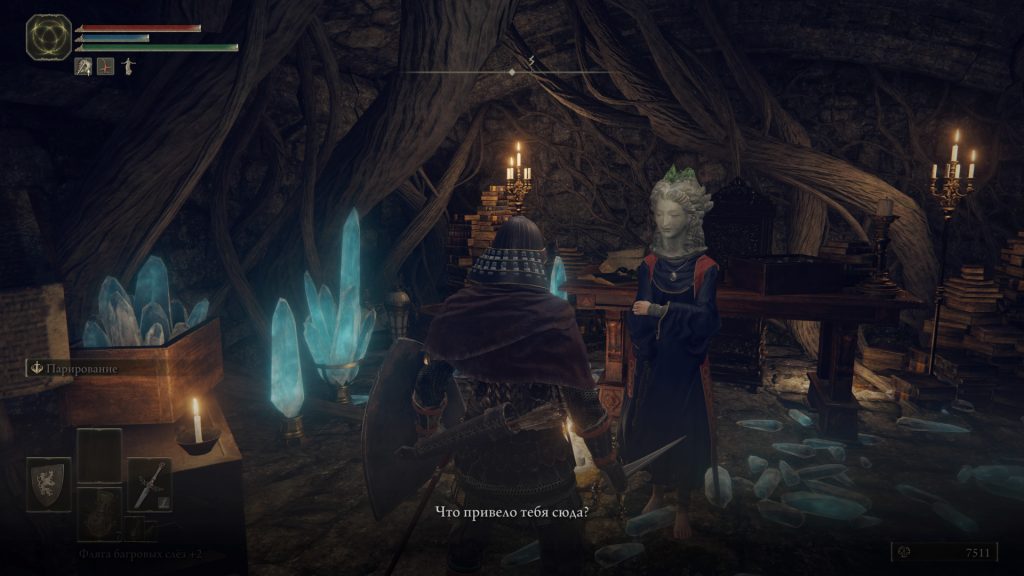Click the golden ring emblem beside the bars
The height and width of the screenshot is (576, 1024).
(x=46, y=37)
